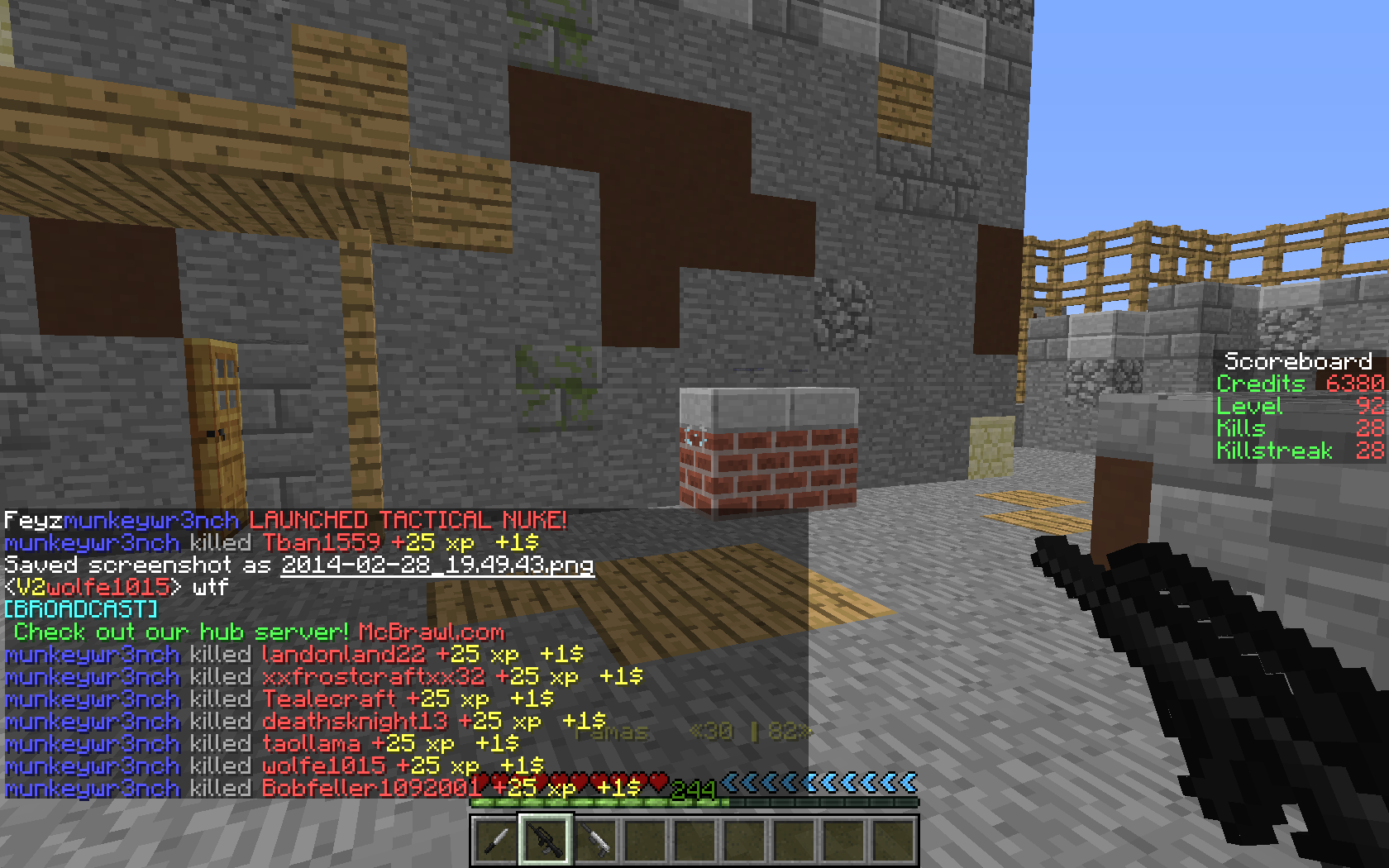The width and height of the screenshot is (1389, 868).
Task: Select the combat knife hotbar slot
Action: click(x=496, y=841)
